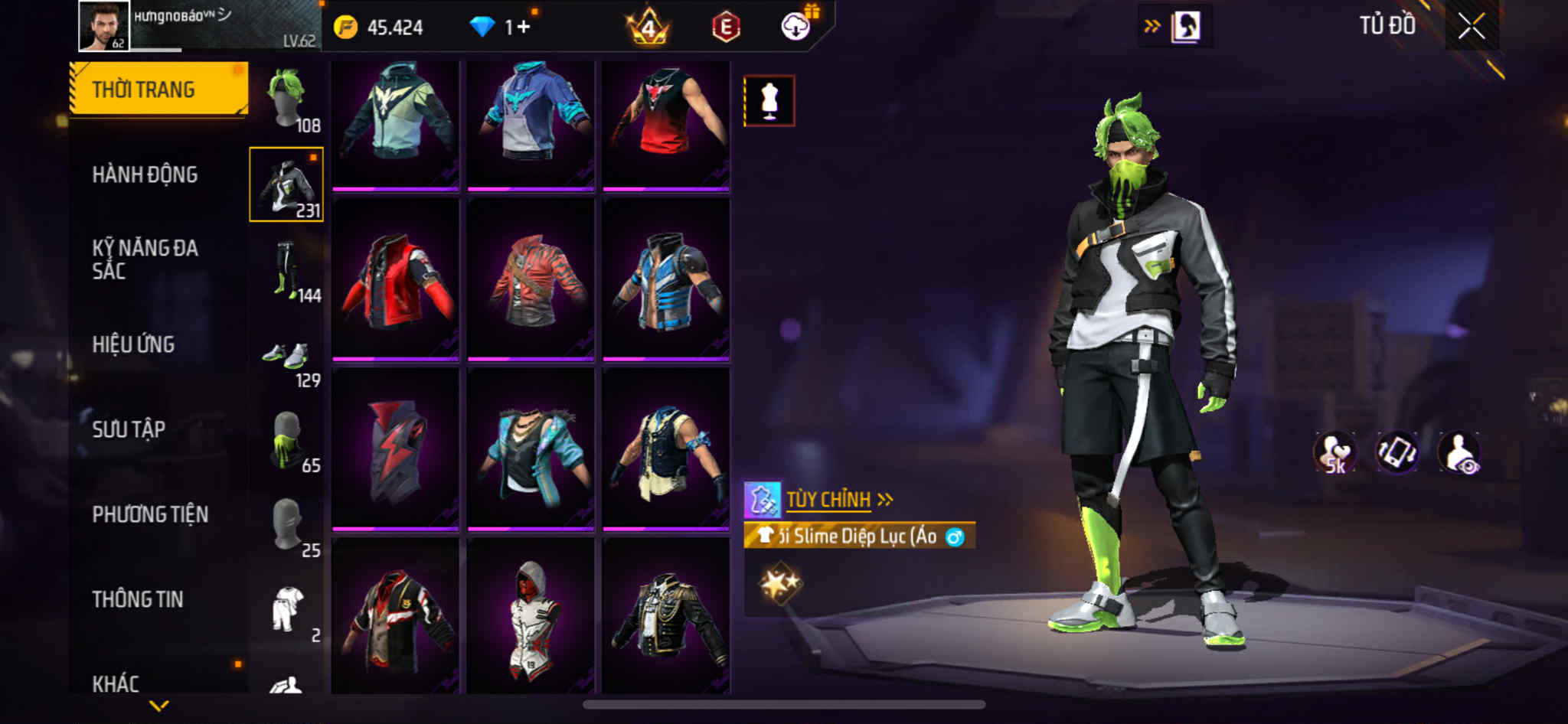Viewport: 1568px width, 724px height.
Task: Choose the black jacket with gold chains
Action: [665, 618]
